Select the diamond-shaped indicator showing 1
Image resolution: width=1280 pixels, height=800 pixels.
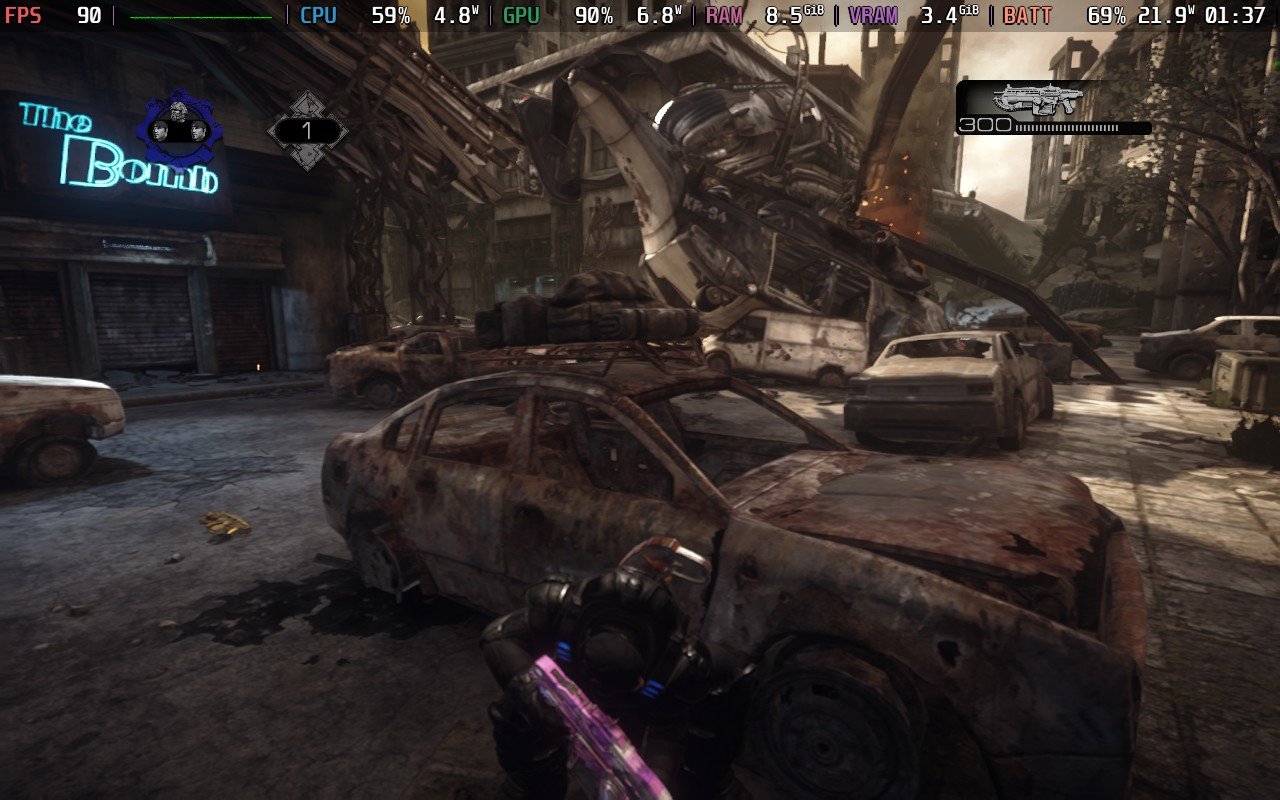tap(307, 131)
